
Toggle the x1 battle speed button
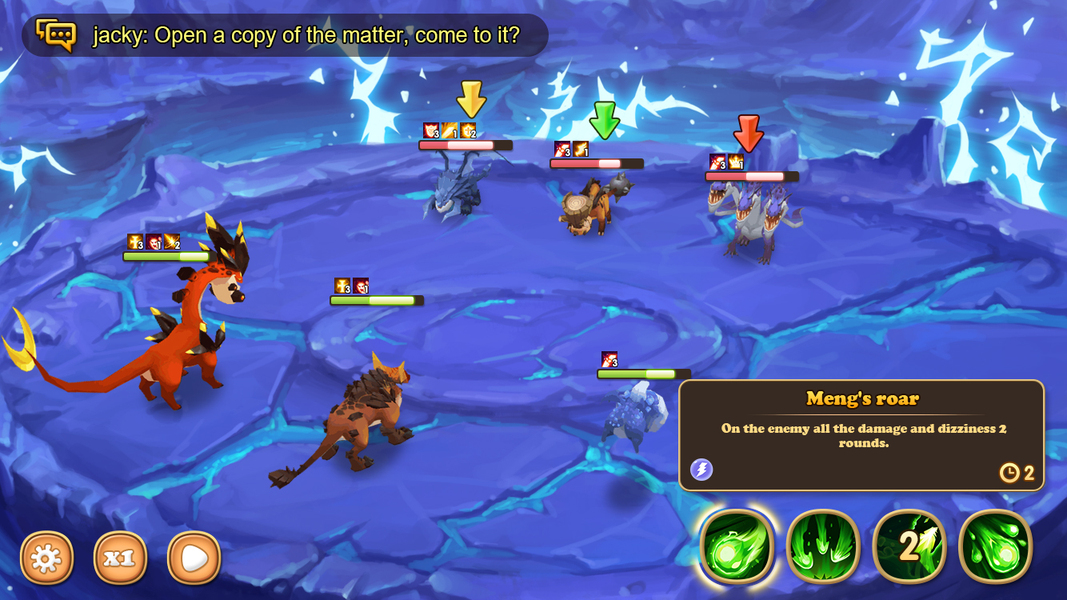point(120,557)
